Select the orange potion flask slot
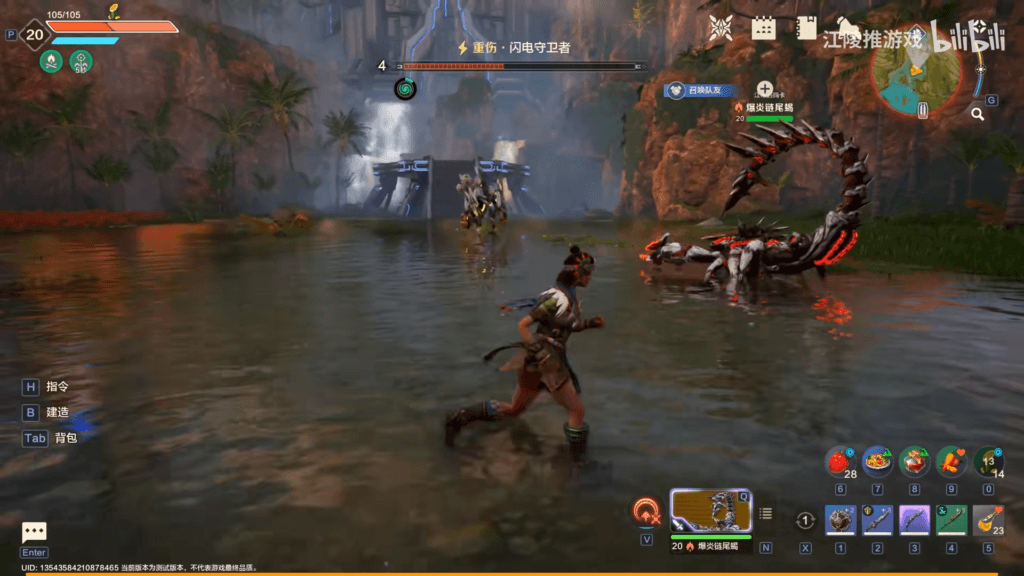 (x=988, y=521)
